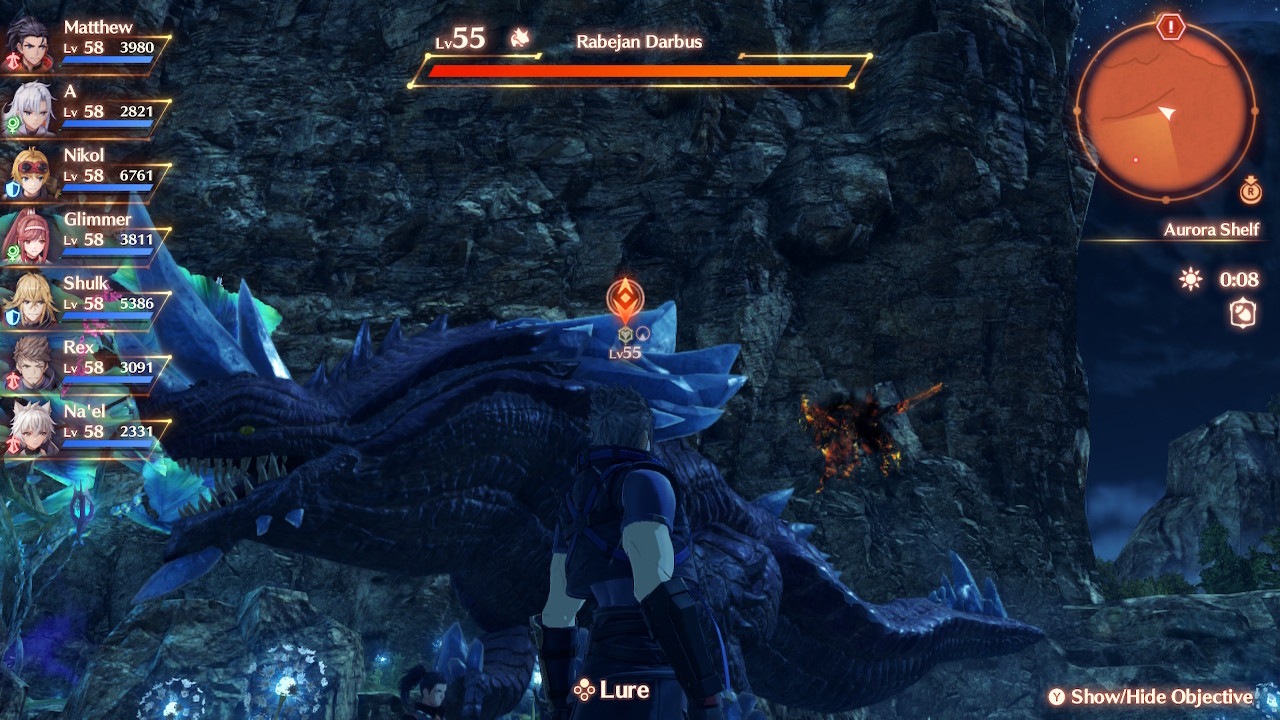Select Nikol in the party list
This screenshot has height=720, width=1280.
[29, 170]
